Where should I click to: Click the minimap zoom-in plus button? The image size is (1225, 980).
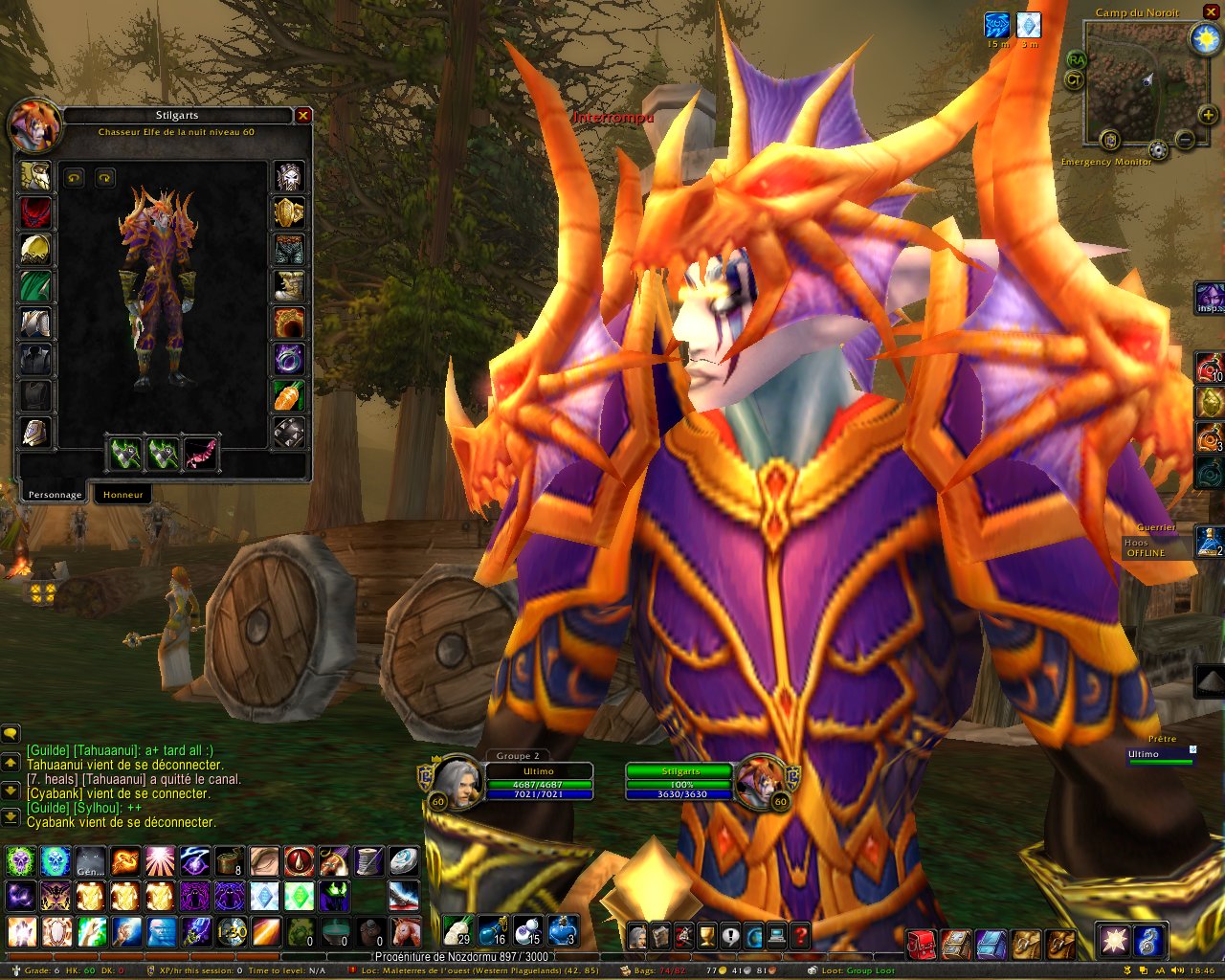coord(1208,116)
